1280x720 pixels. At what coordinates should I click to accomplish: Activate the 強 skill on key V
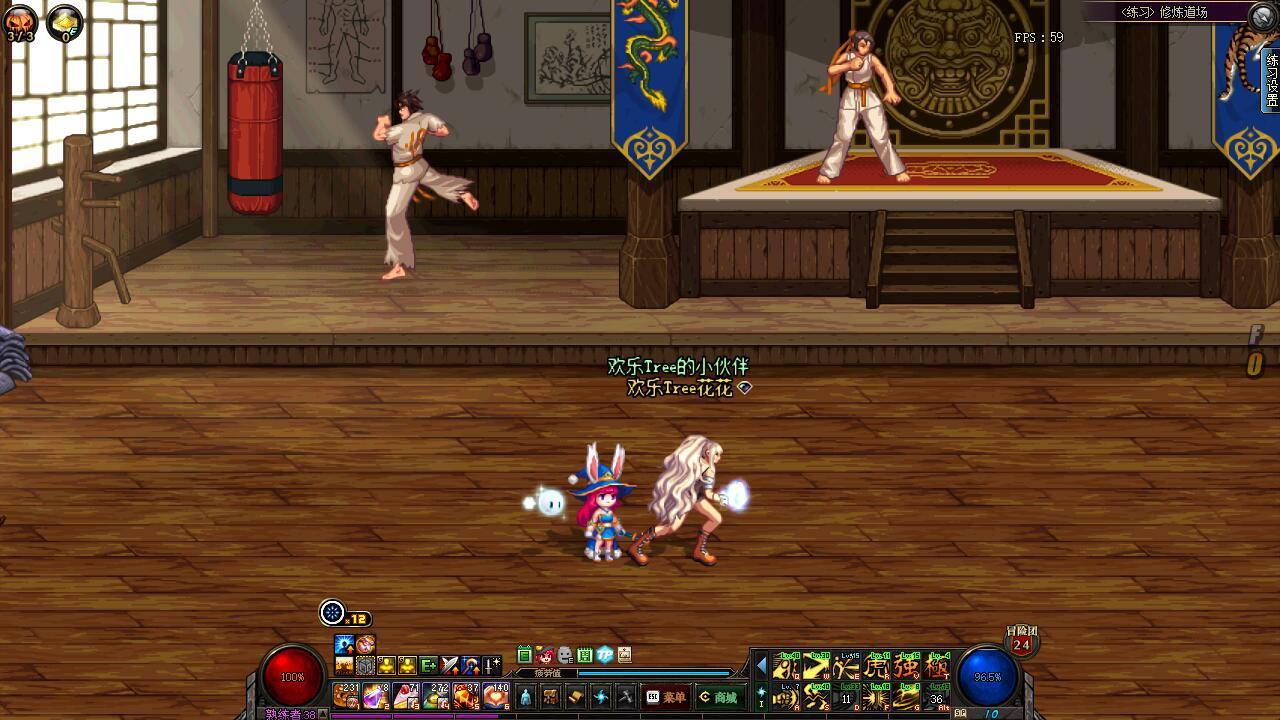click(x=907, y=666)
